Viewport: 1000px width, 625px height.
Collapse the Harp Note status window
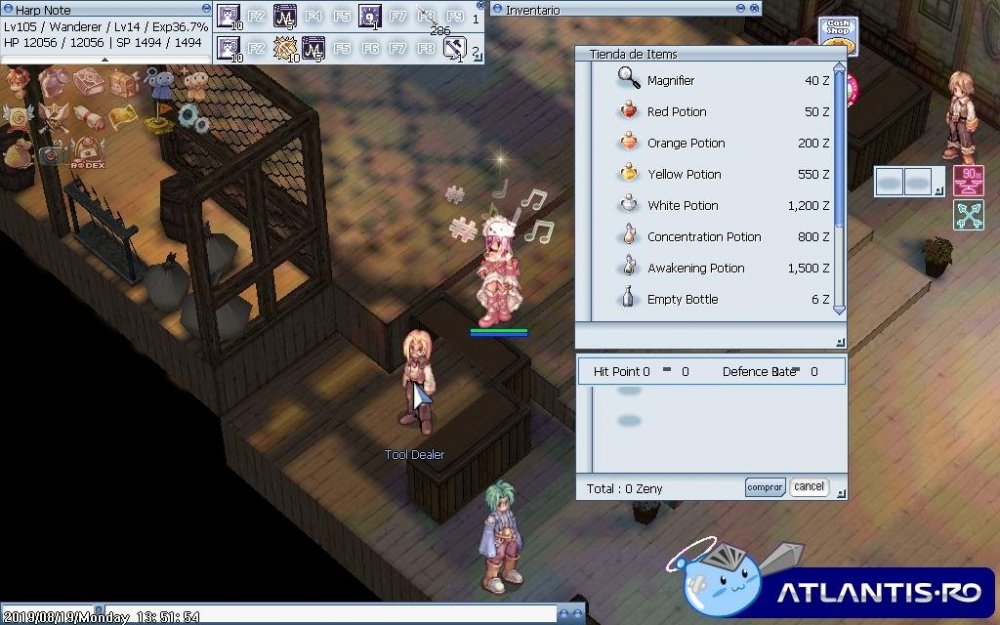coord(207,9)
